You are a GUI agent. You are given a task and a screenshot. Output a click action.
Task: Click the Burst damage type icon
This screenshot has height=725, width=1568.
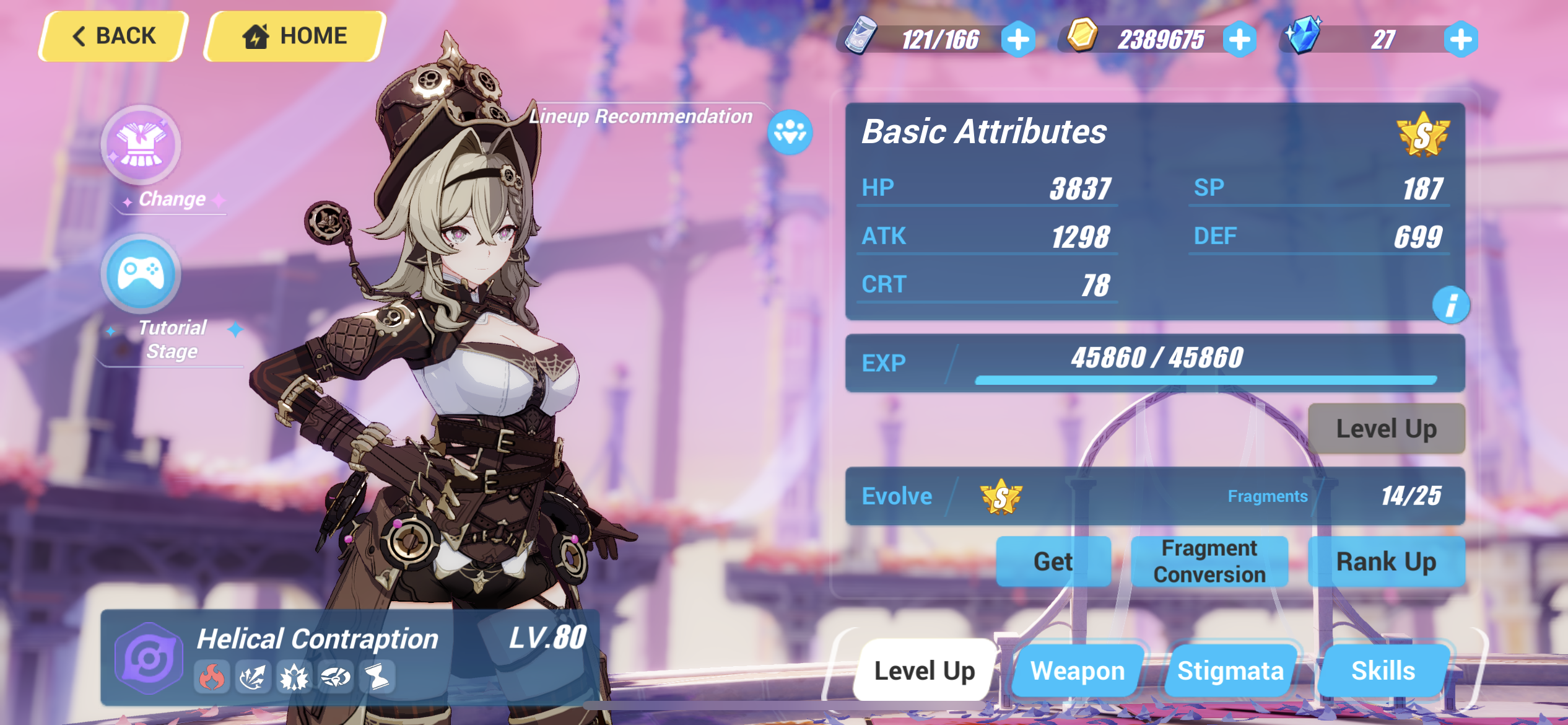(254, 677)
